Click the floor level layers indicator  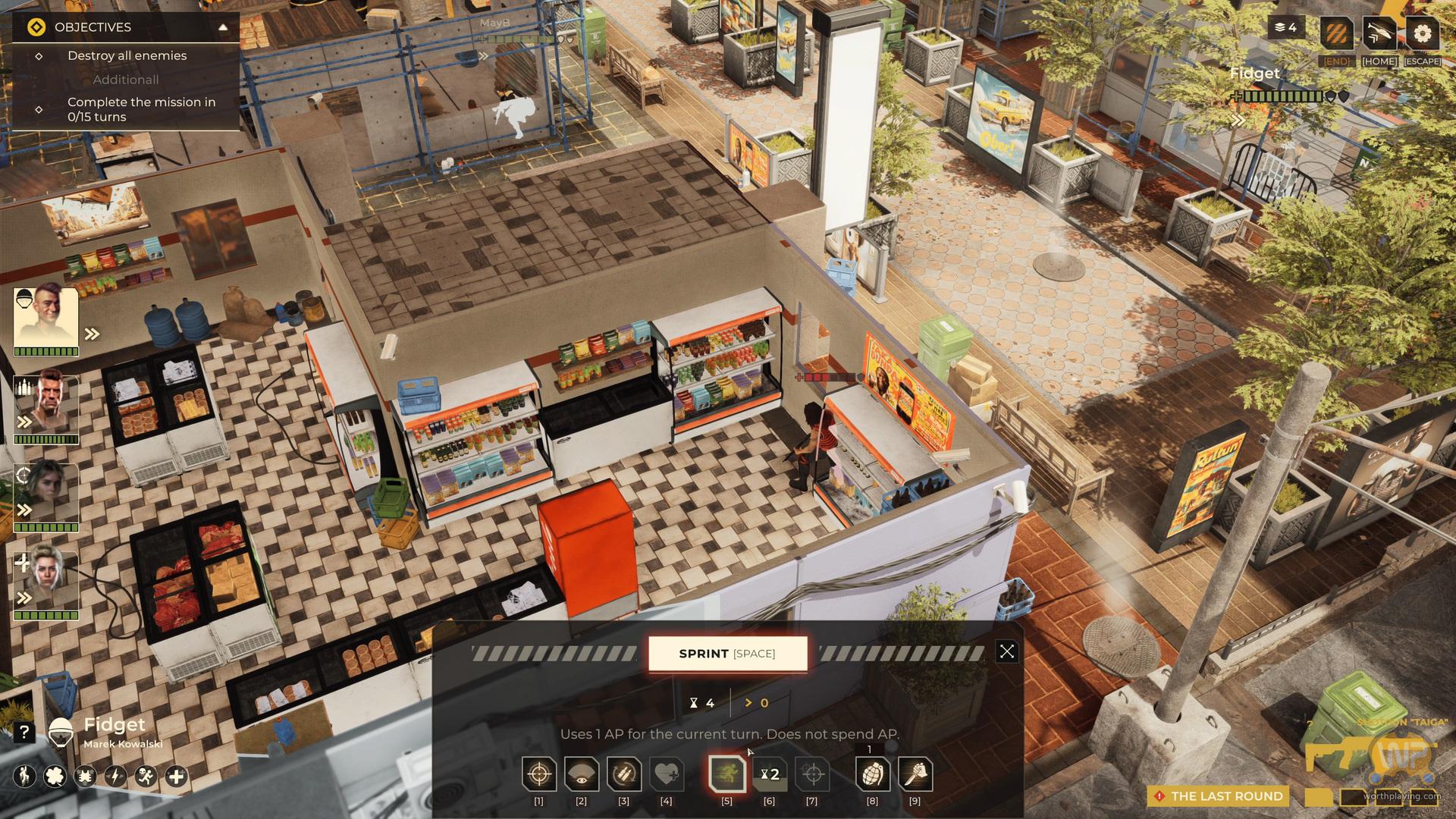tap(1285, 27)
